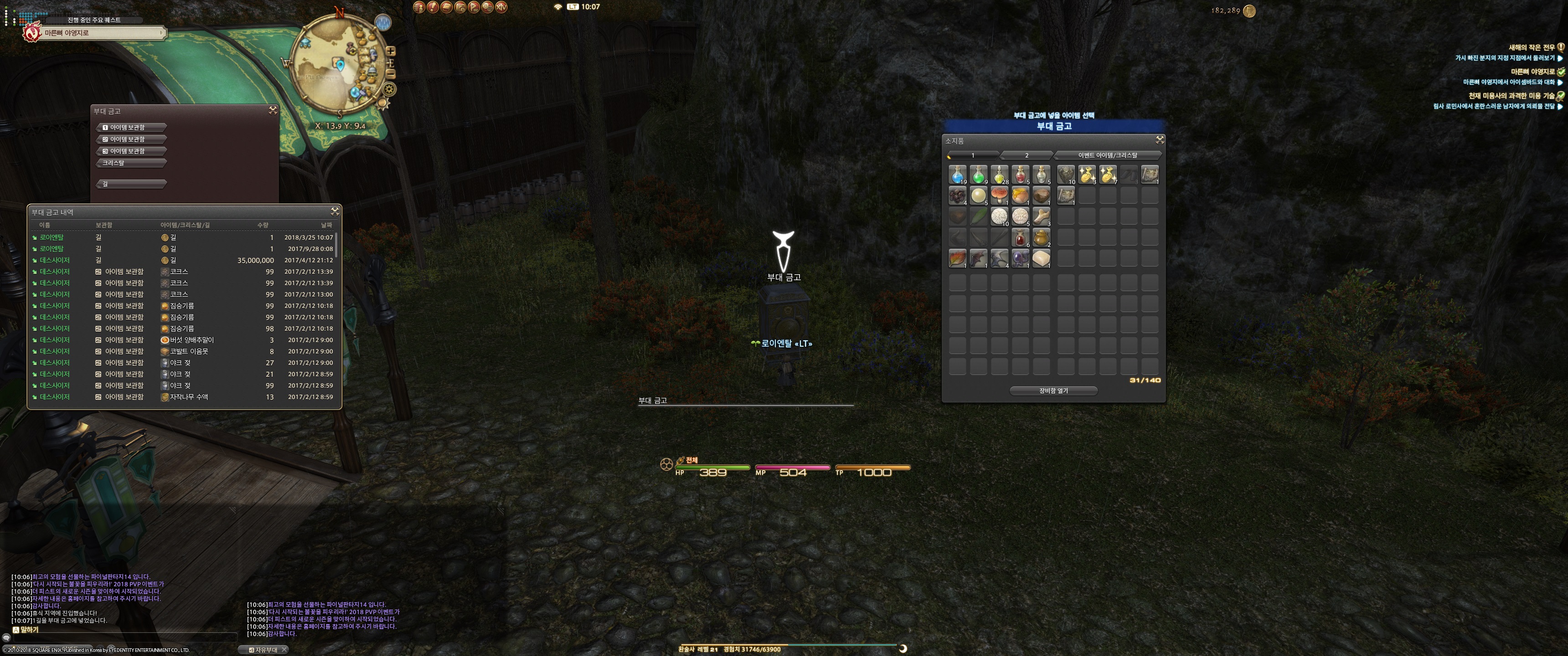Switch to the 이벤트 아이템/크리스탈 tab
Viewport: 1568px width, 656px height.
1107,155
